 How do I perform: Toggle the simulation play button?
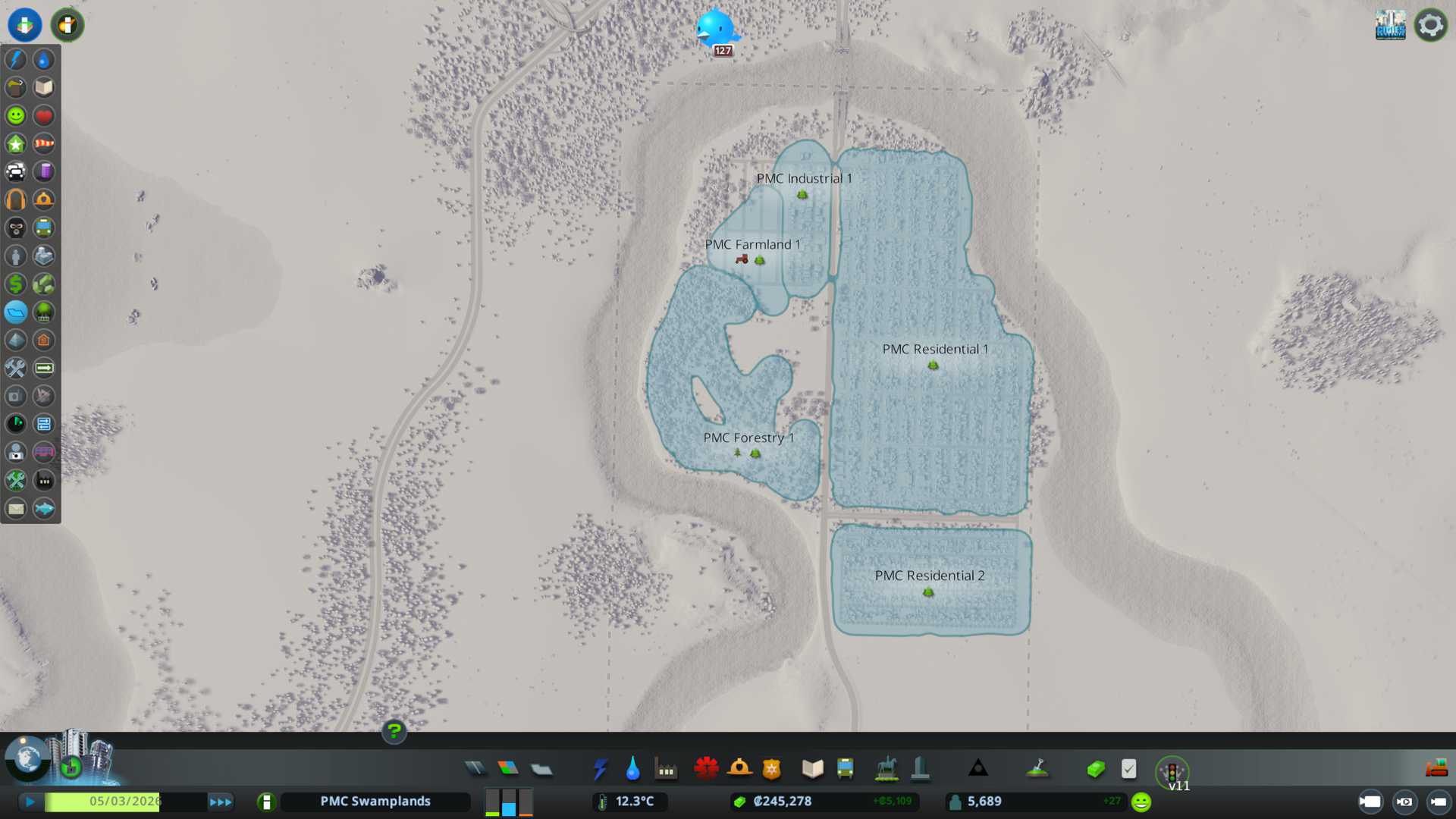(x=30, y=802)
